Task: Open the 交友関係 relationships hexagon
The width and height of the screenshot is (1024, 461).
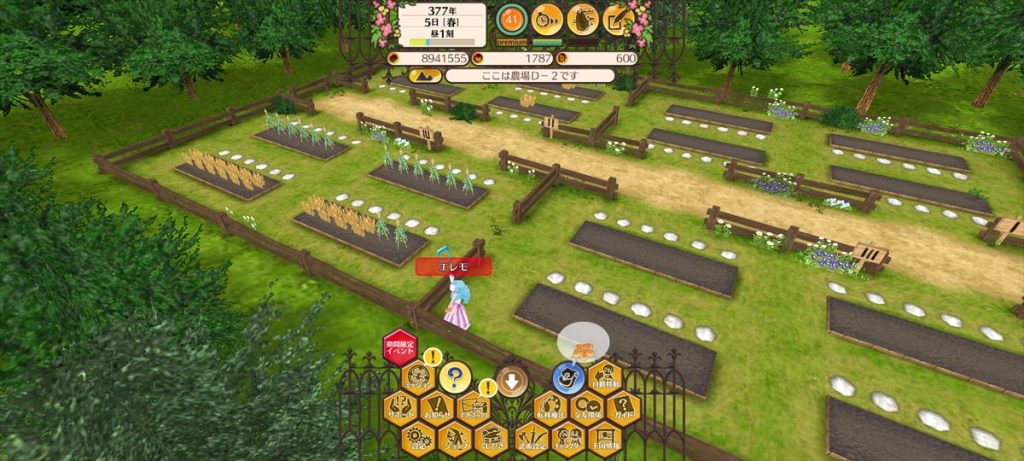Action: pos(586,408)
